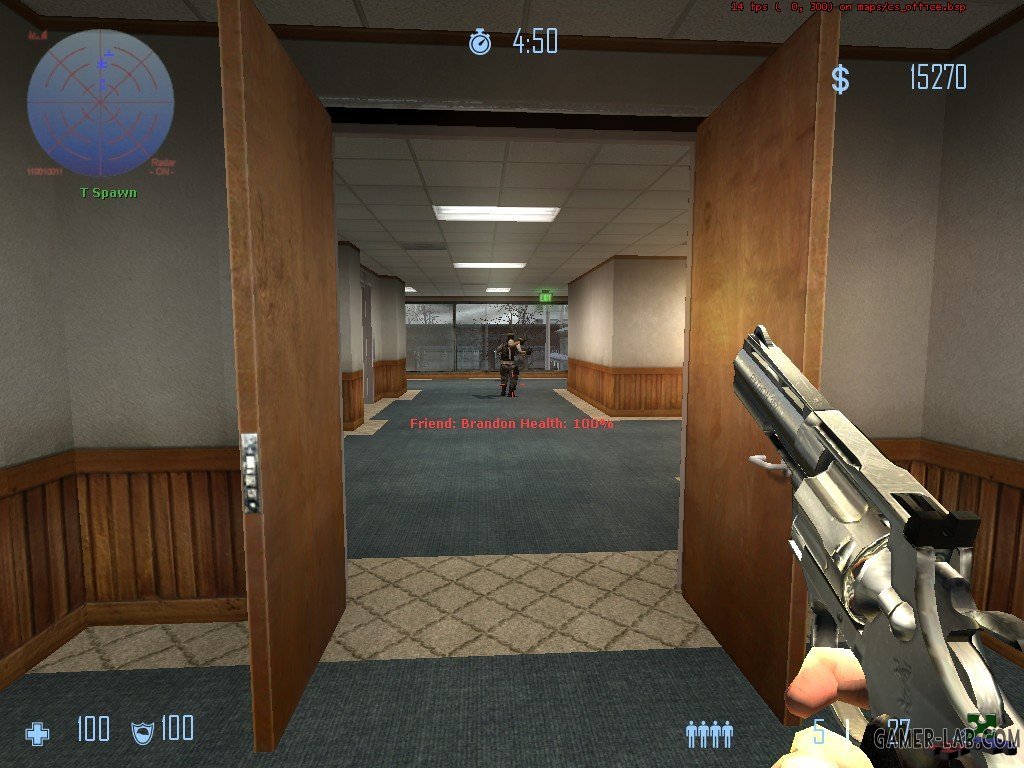
Task: Click the round timer stopwatch icon
Action: [480, 42]
